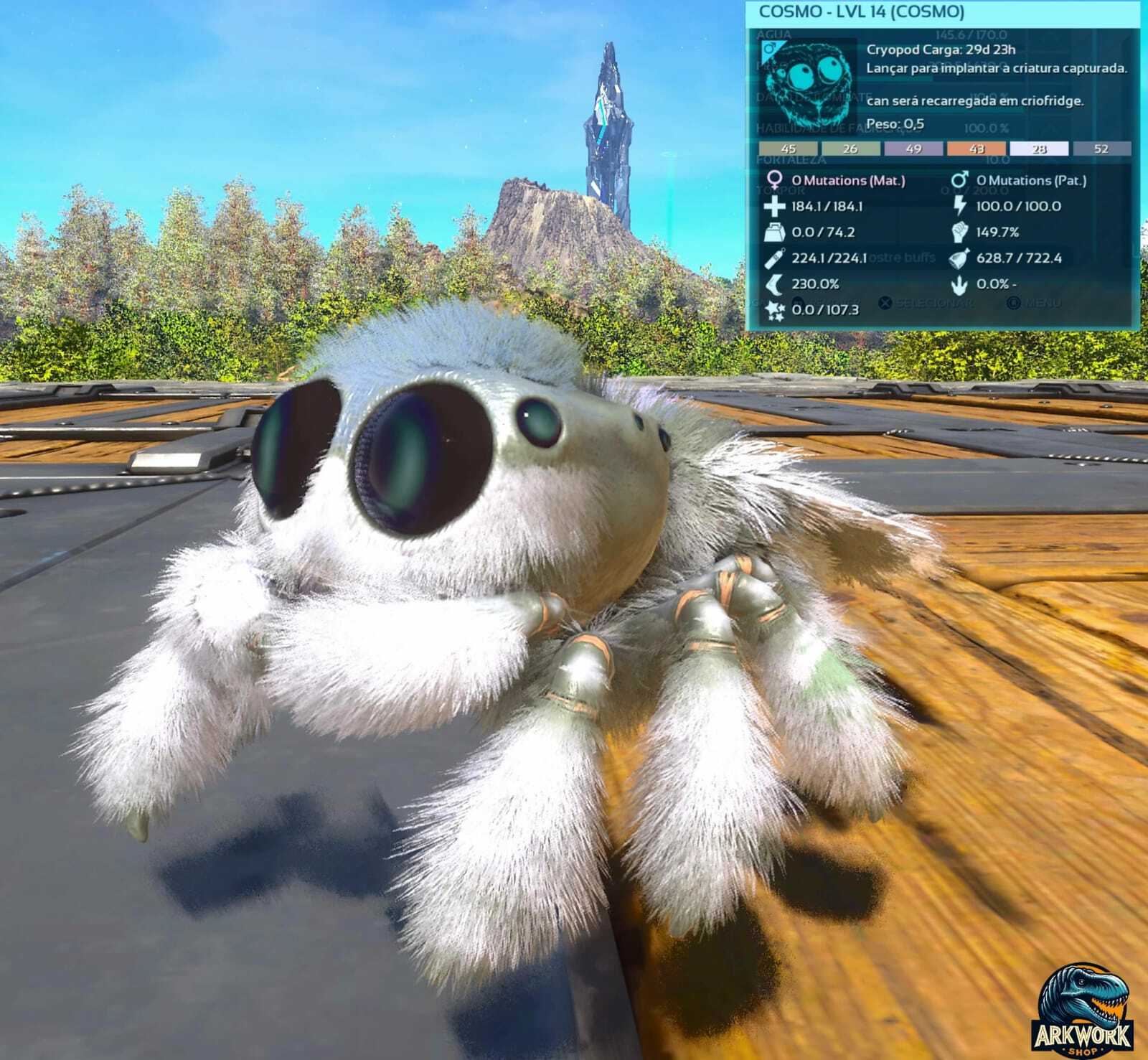Choose the color region swatch numbered 26
The width and height of the screenshot is (1148, 1060).
pyautogui.click(x=850, y=149)
